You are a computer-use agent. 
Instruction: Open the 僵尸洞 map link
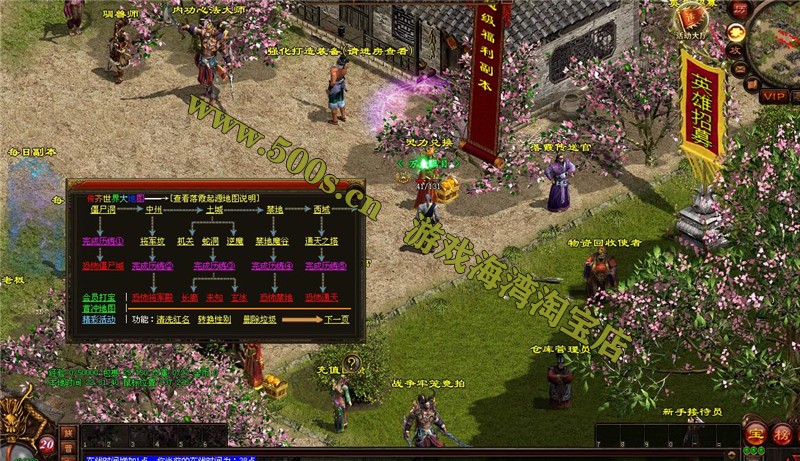[x=103, y=210]
